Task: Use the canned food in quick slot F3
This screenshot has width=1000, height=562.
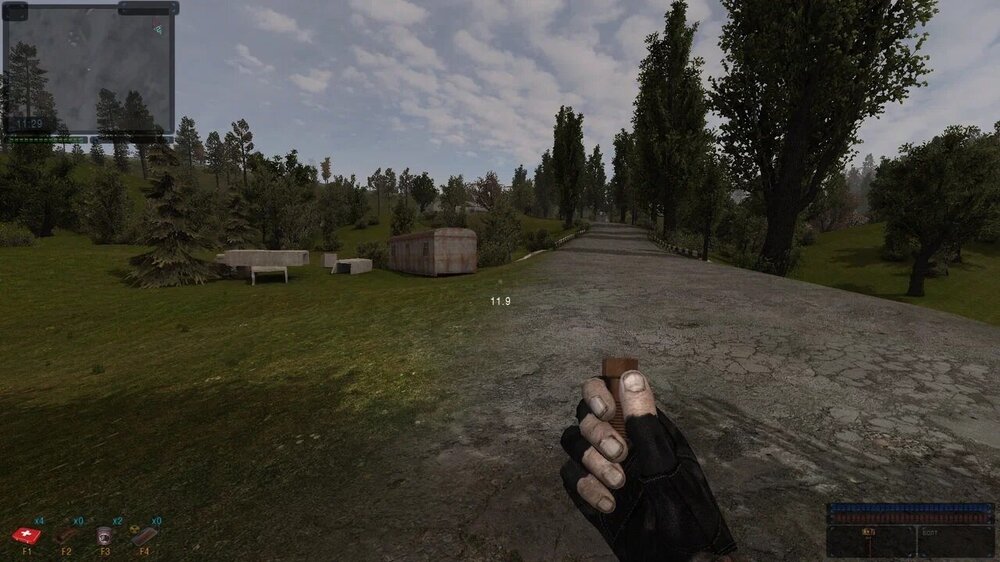Action: click(x=104, y=536)
